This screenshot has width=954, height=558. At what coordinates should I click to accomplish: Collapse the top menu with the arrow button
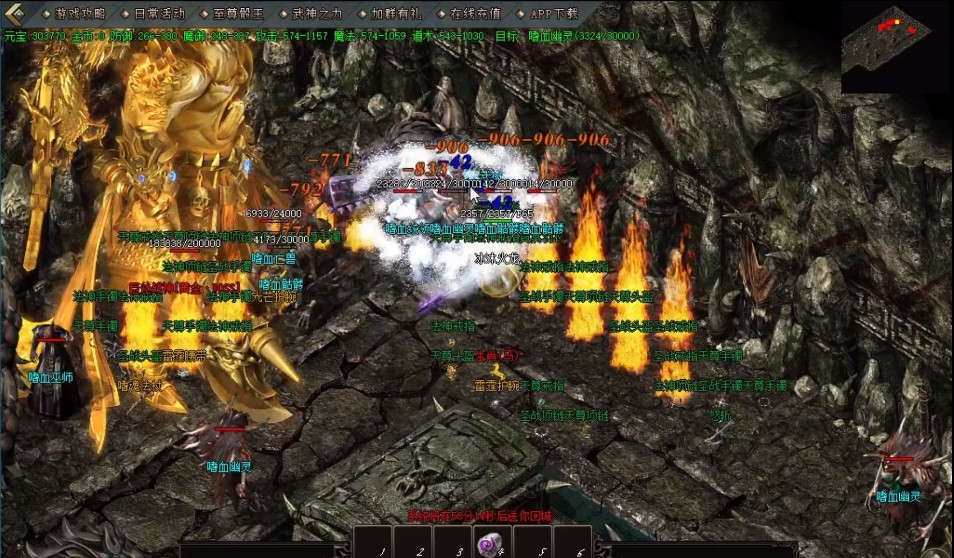(x=16, y=14)
